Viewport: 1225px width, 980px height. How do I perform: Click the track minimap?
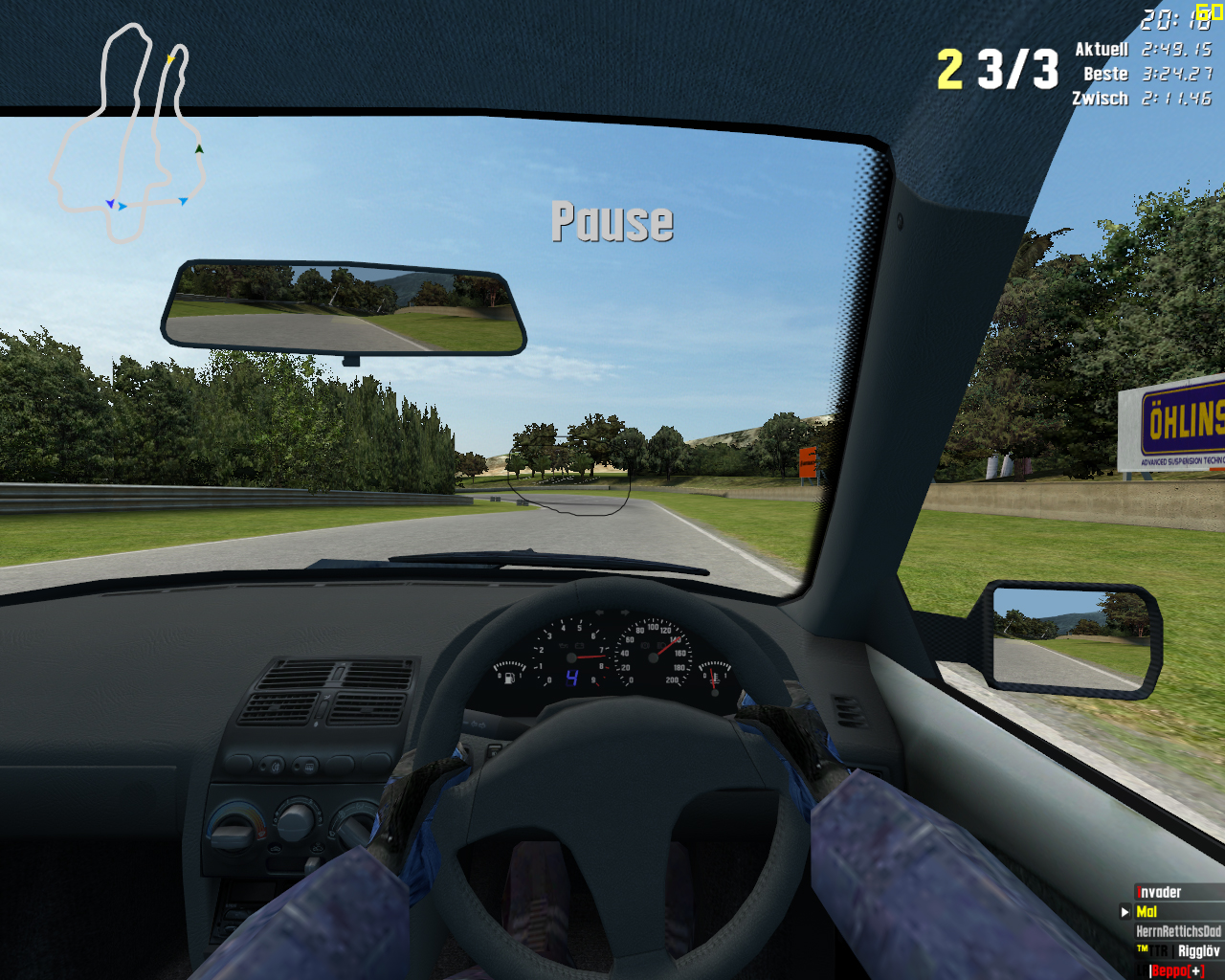pos(127,132)
